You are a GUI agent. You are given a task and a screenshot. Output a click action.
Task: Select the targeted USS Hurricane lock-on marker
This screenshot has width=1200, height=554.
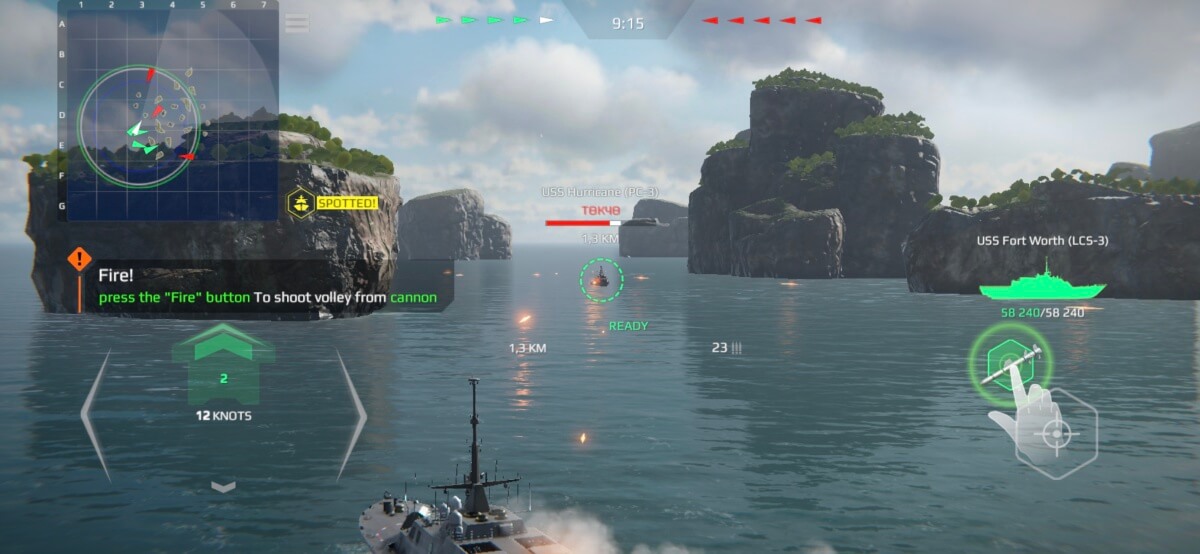click(601, 279)
